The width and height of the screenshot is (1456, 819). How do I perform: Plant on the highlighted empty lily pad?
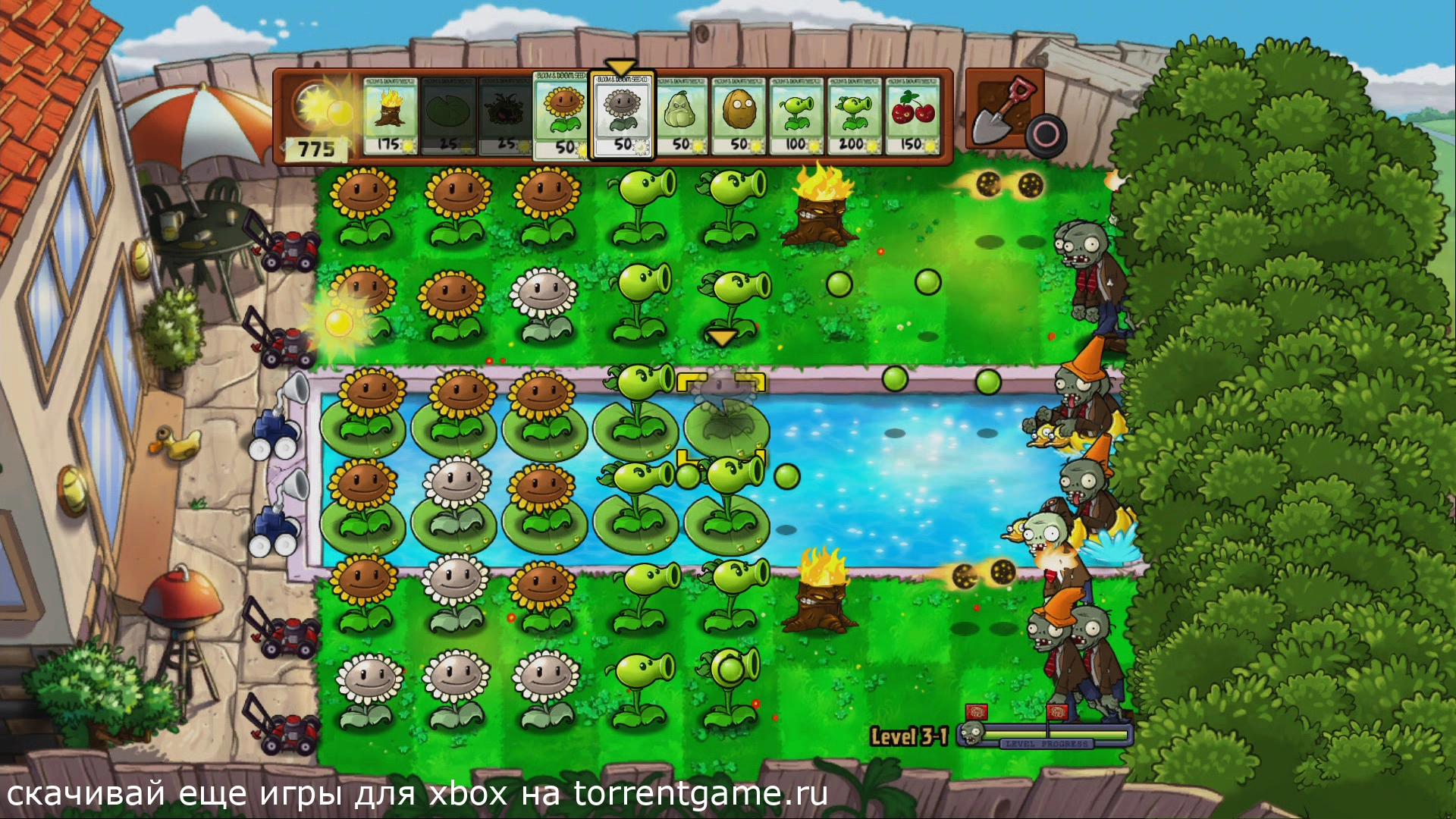[724, 421]
